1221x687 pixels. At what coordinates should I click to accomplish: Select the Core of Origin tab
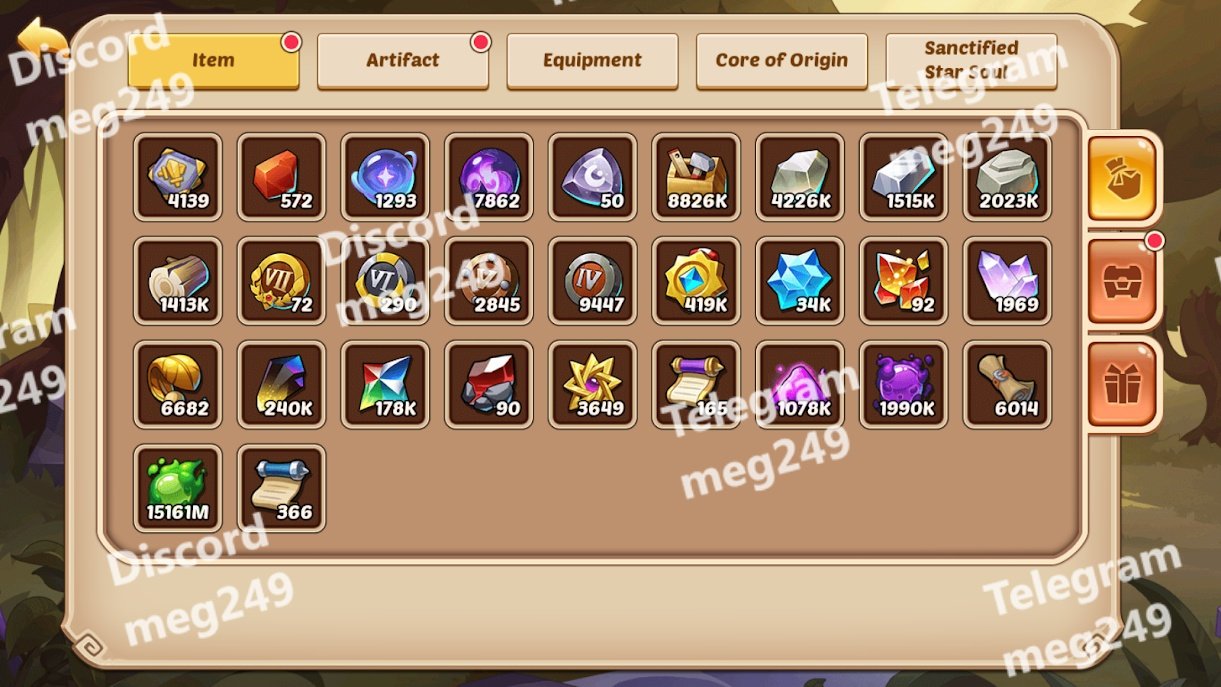781,61
